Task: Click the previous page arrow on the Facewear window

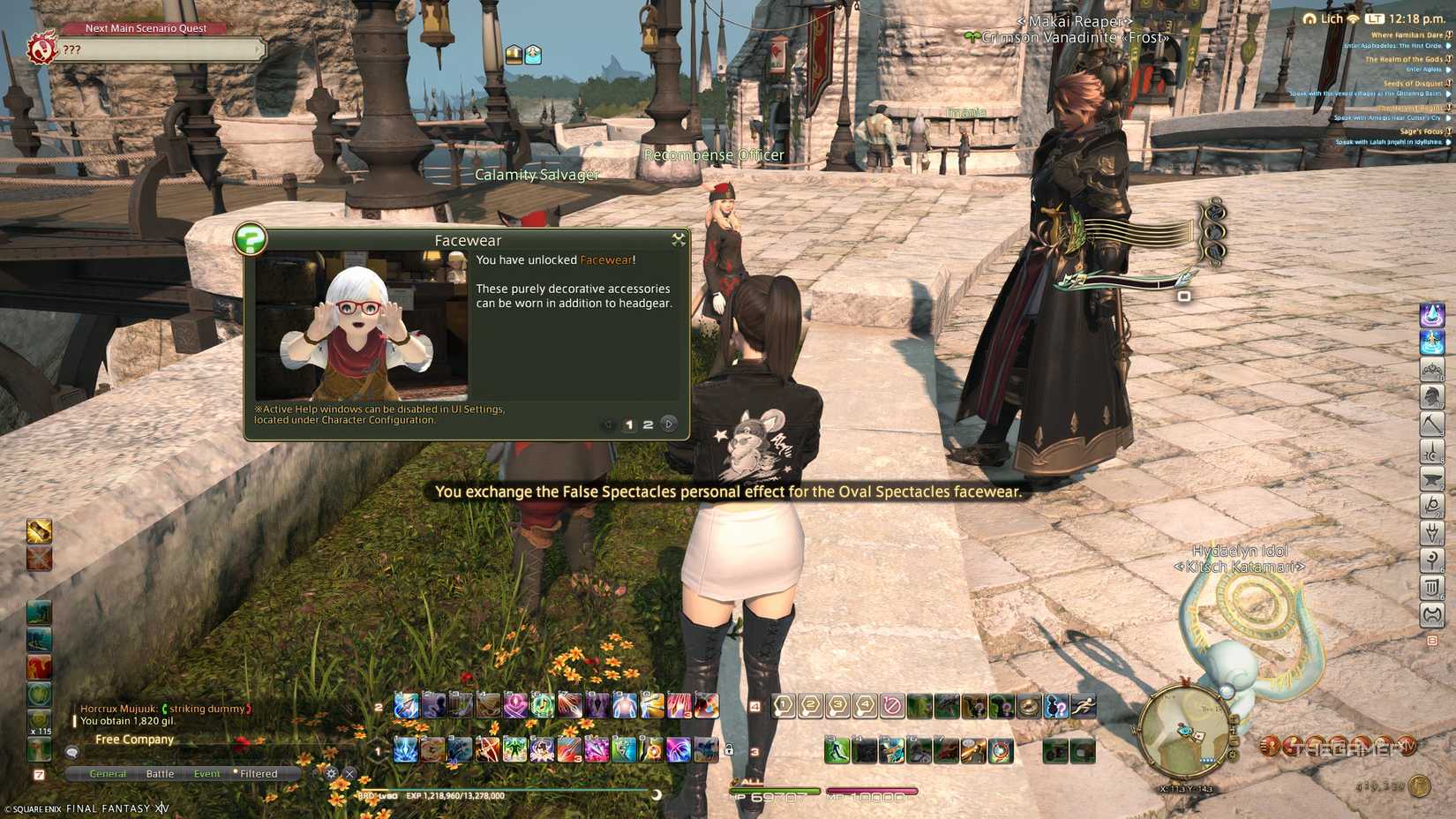Action: pyautogui.click(x=608, y=424)
